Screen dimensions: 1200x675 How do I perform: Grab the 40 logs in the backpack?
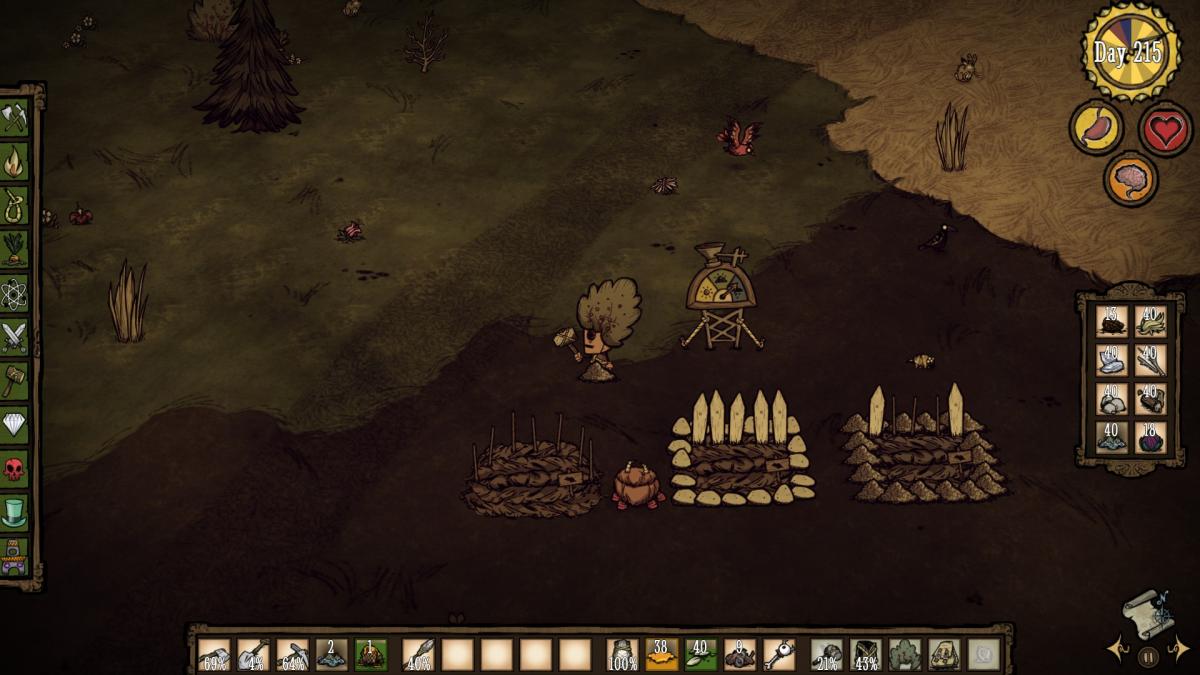coord(1150,399)
